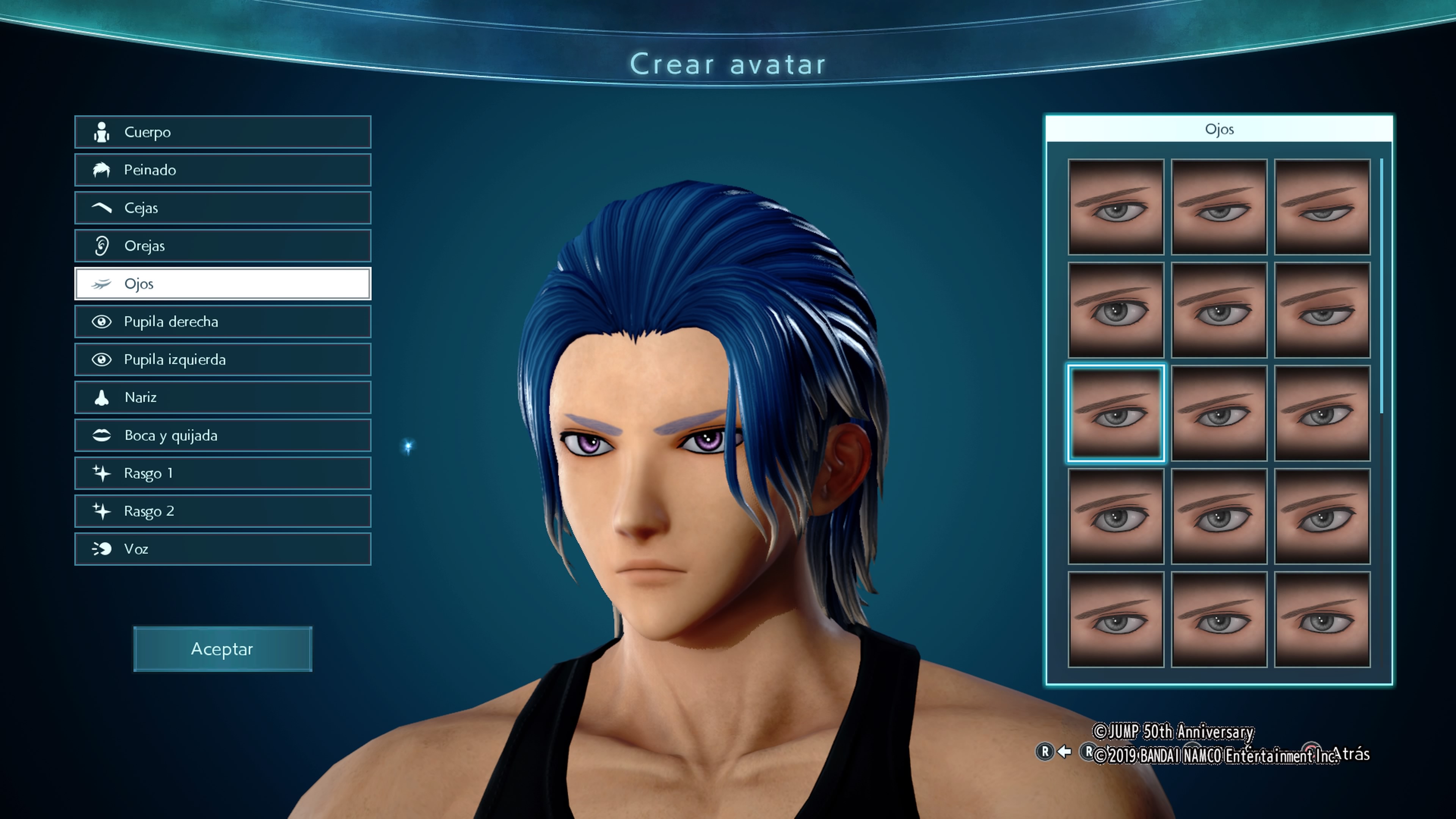Open Boca y quijada options
1456x819 pixels.
tap(222, 435)
